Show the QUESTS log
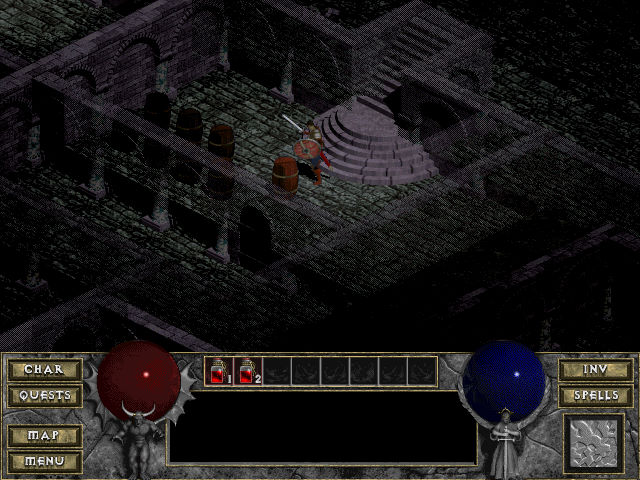 click(44, 395)
